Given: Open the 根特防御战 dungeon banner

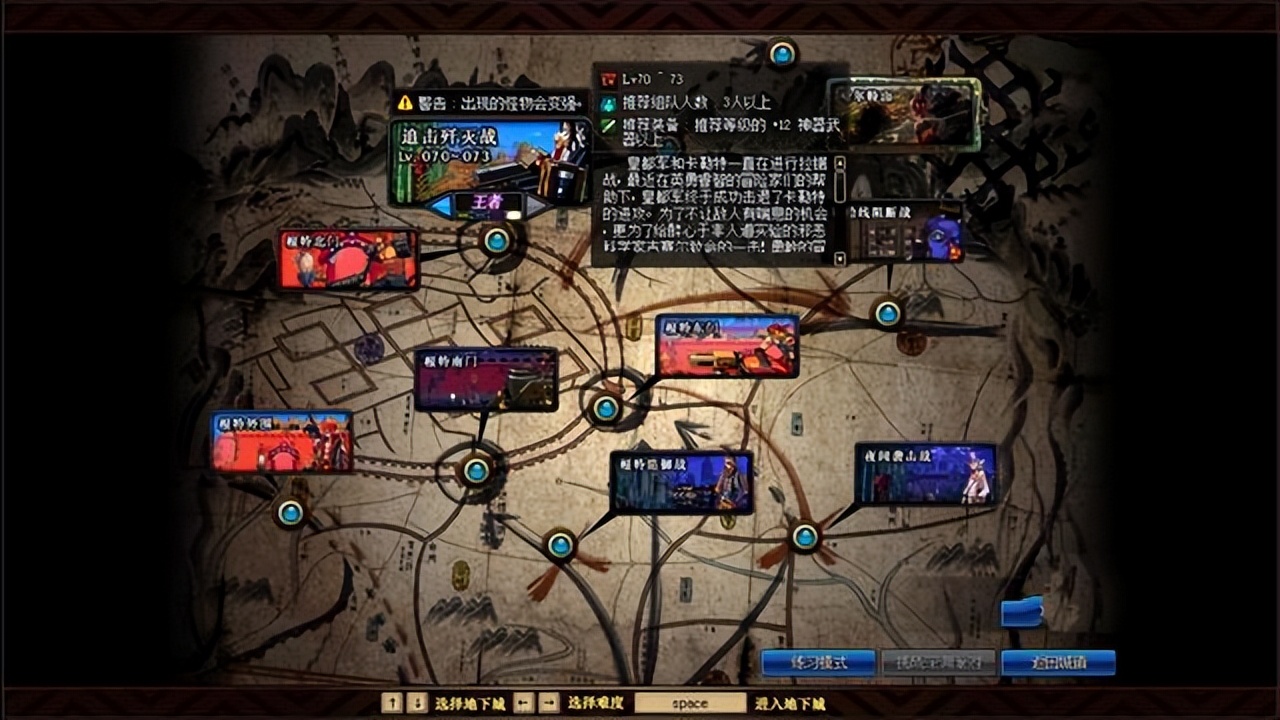Looking at the screenshot, I should [x=683, y=483].
